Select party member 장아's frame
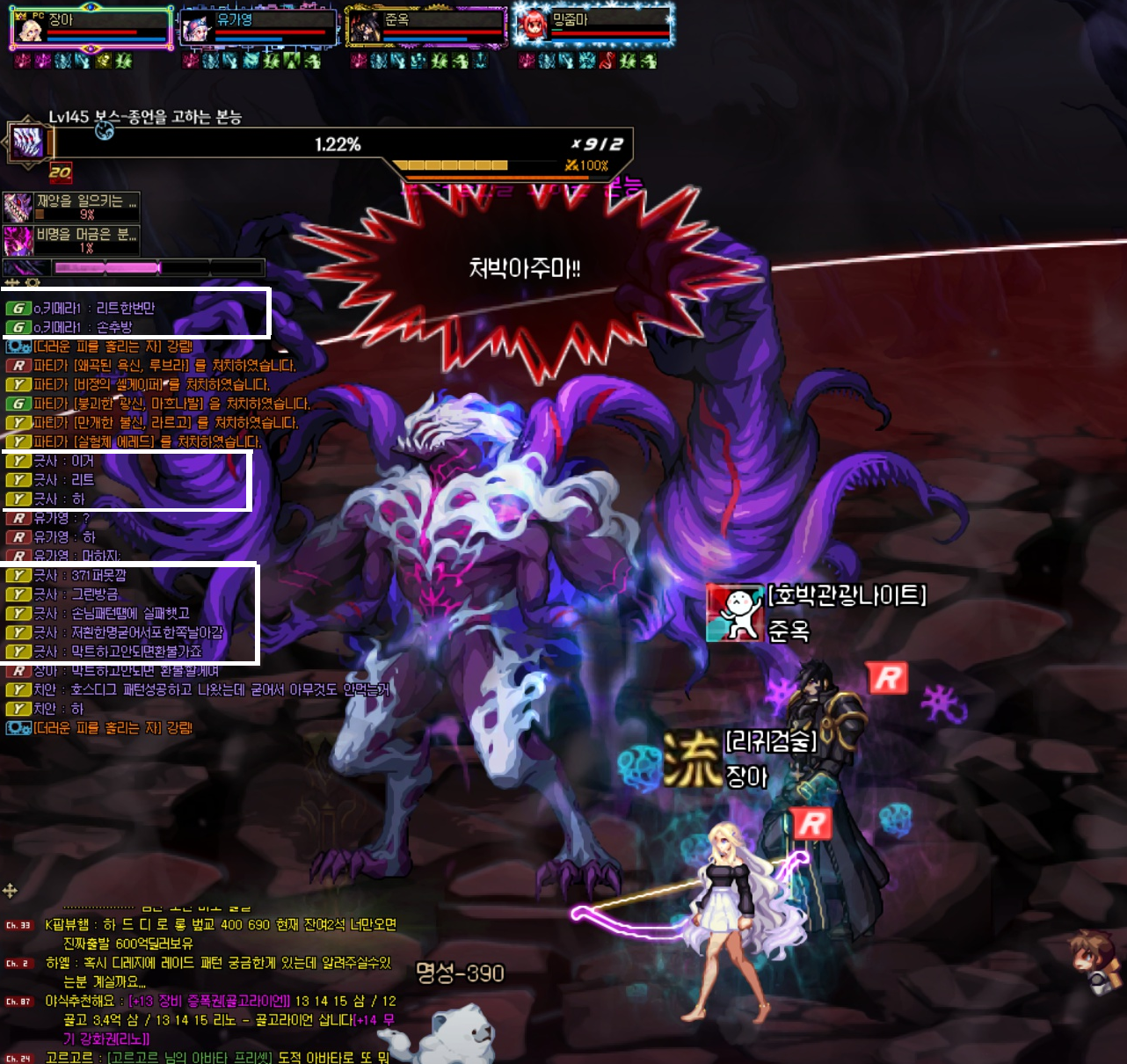 coord(90,27)
